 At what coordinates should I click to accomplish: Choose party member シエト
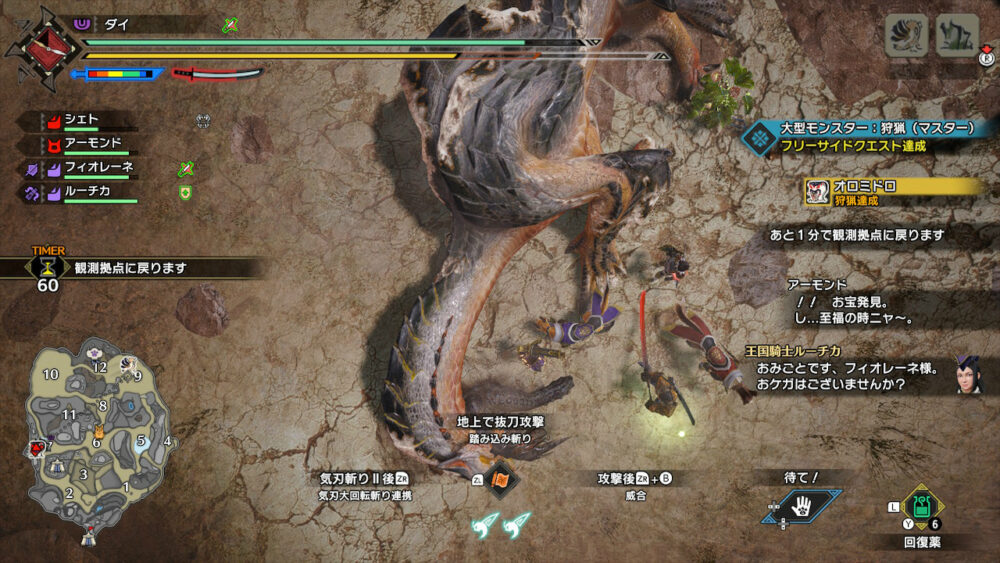82,121
